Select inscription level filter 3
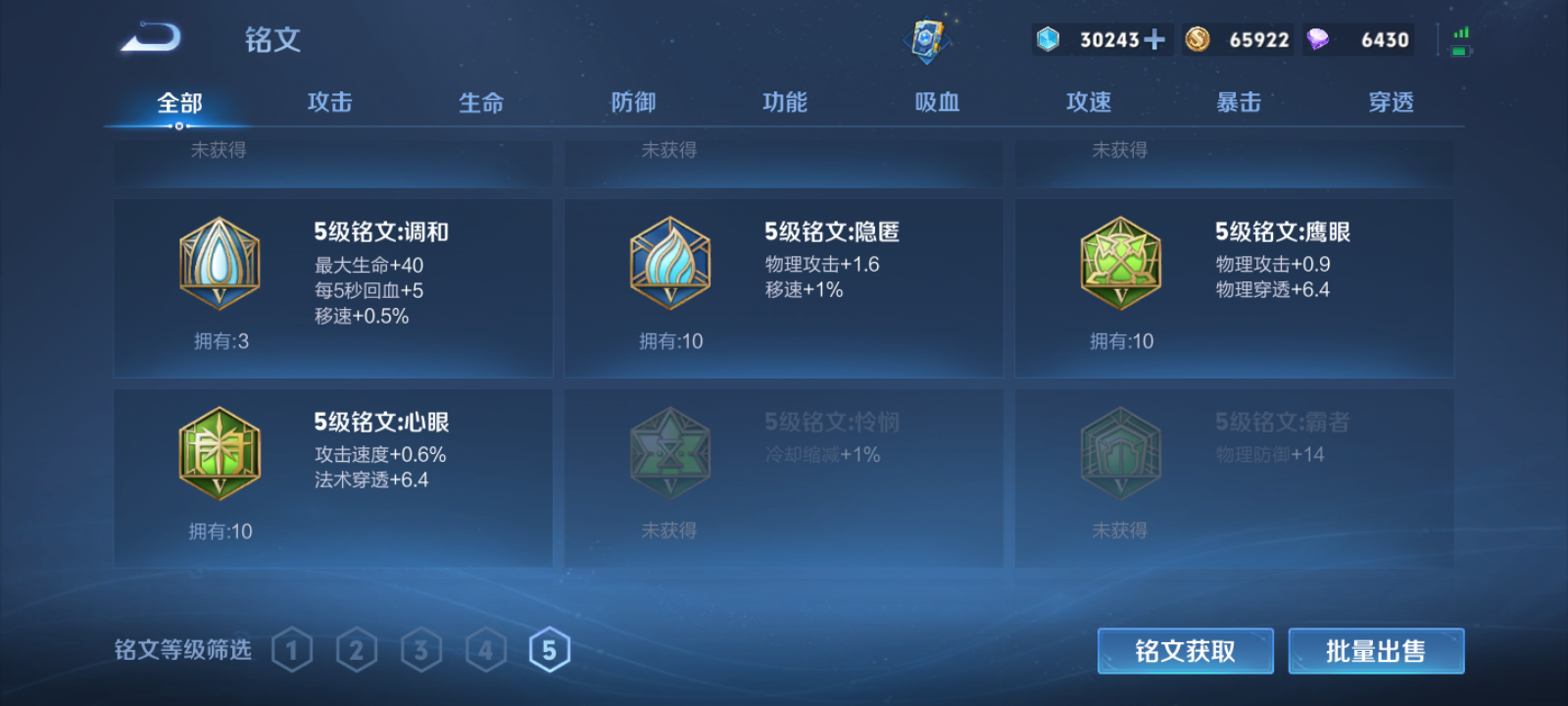 421,648
